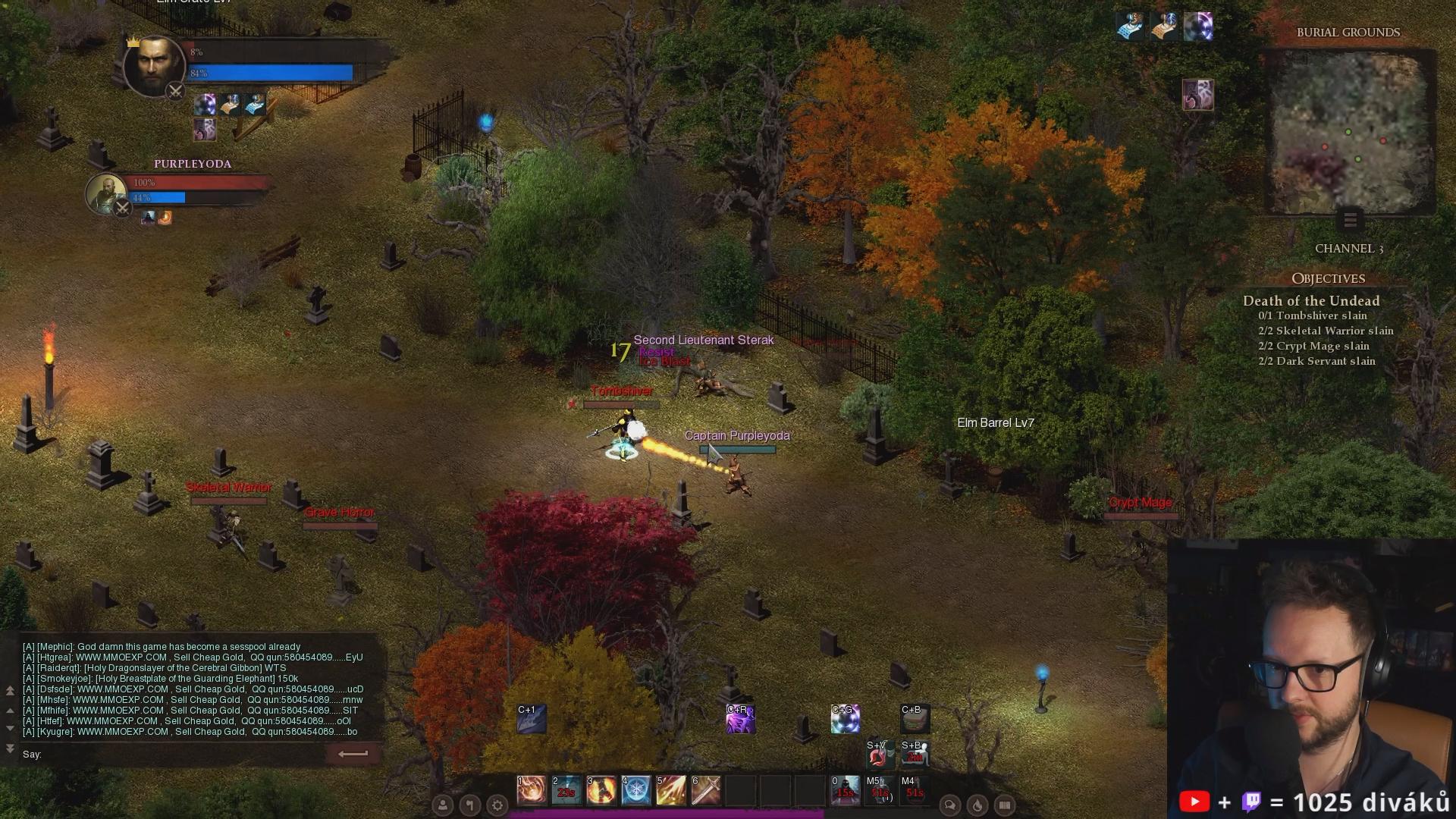This screenshot has width=1456, height=819.
Task: Open the Death of the Undead objective
Action: pyautogui.click(x=1311, y=301)
